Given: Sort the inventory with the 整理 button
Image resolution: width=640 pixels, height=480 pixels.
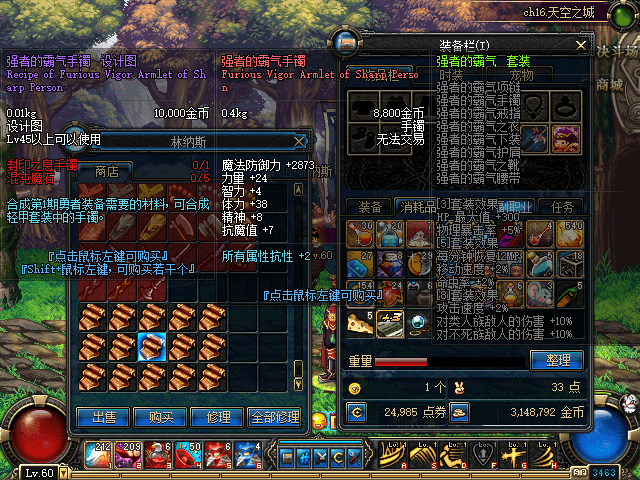Looking at the screenshot, I should pos(557,360).
